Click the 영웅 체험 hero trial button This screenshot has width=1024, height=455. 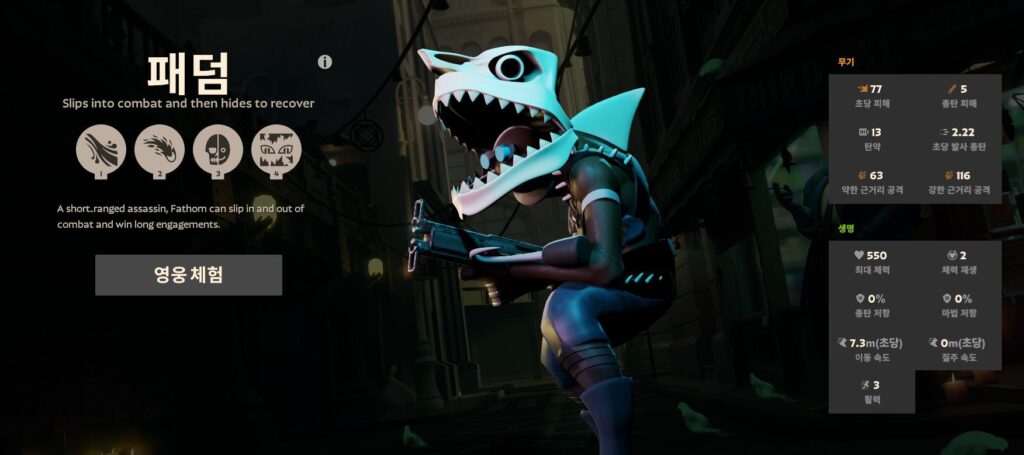pos(188,275)
